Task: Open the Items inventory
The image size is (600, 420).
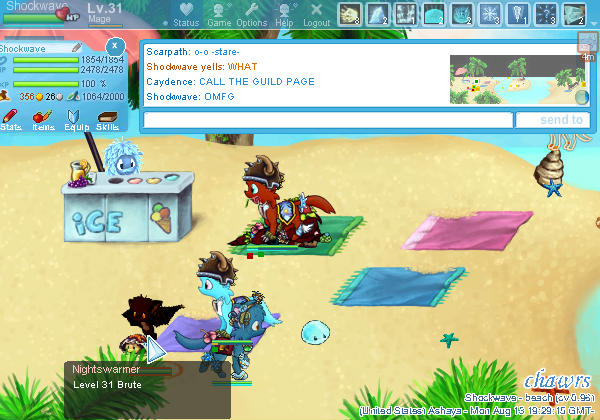Action: point(43,120)
